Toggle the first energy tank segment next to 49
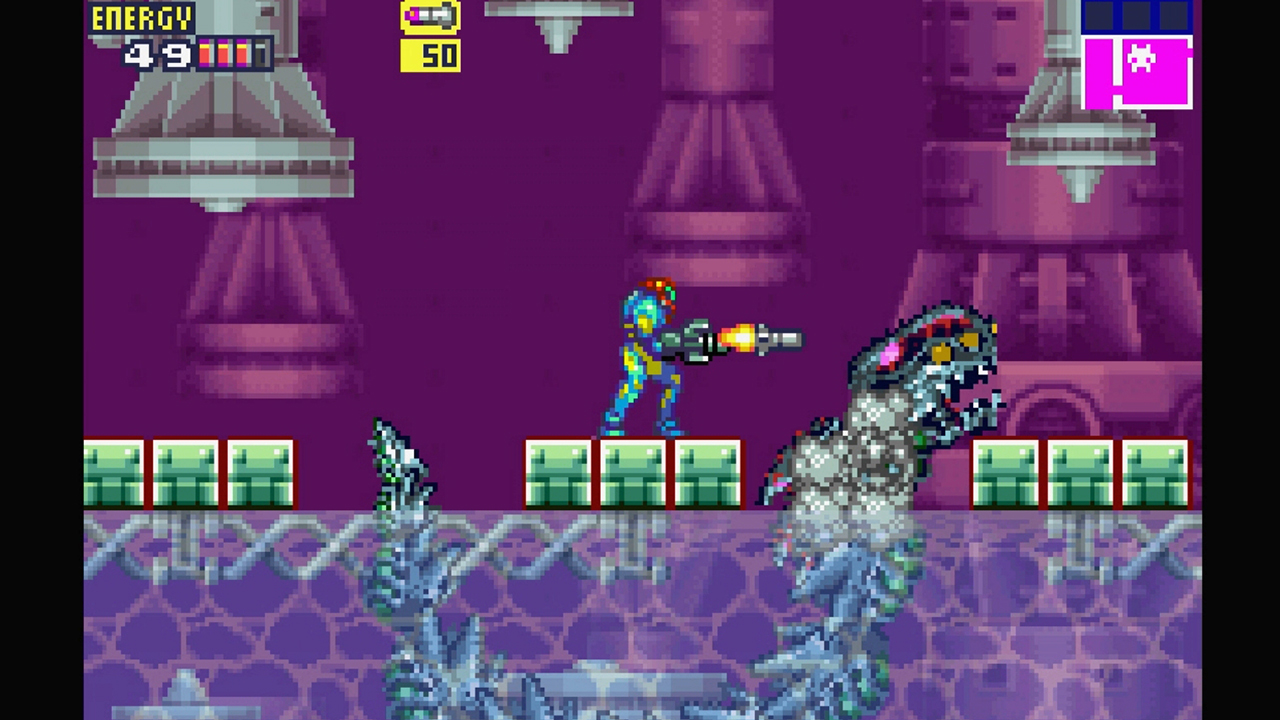The width and height of the screenshot is (1280, 720). click(207, 55)
